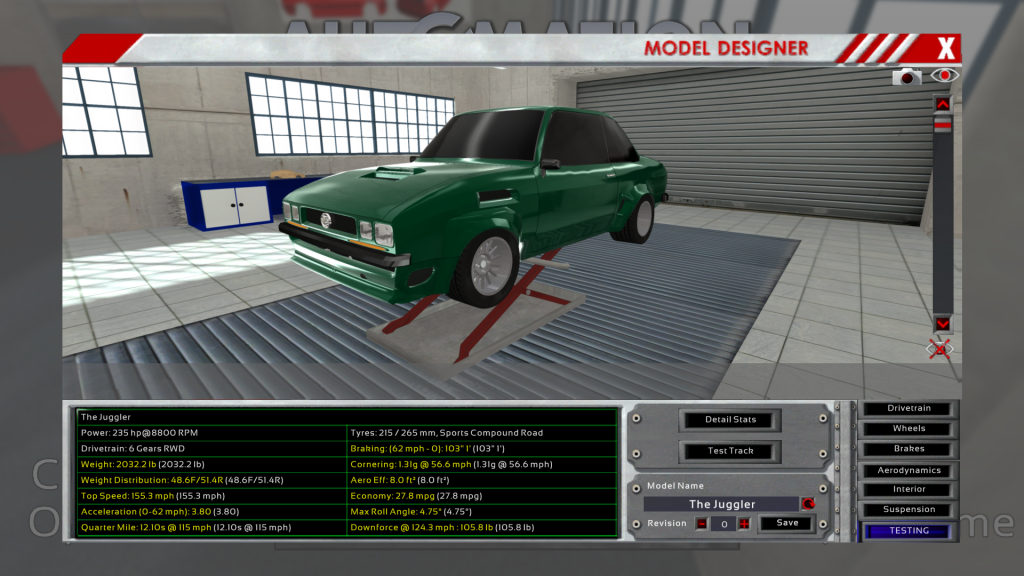
Task: Open the Wheels tab
Action: tap(909, 429)
